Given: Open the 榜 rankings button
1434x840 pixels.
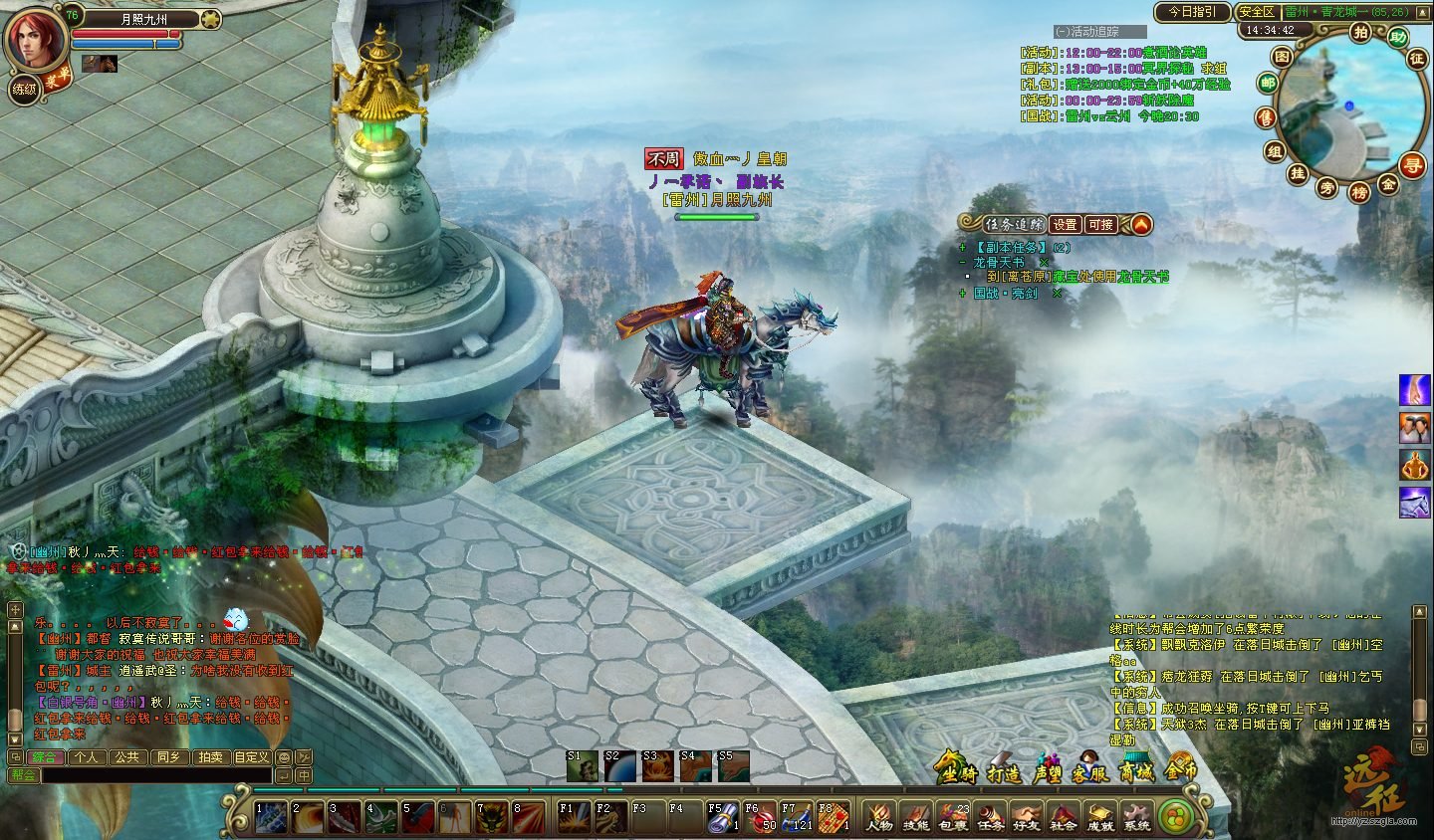Looking at the screenshot, I should 1359,192.
